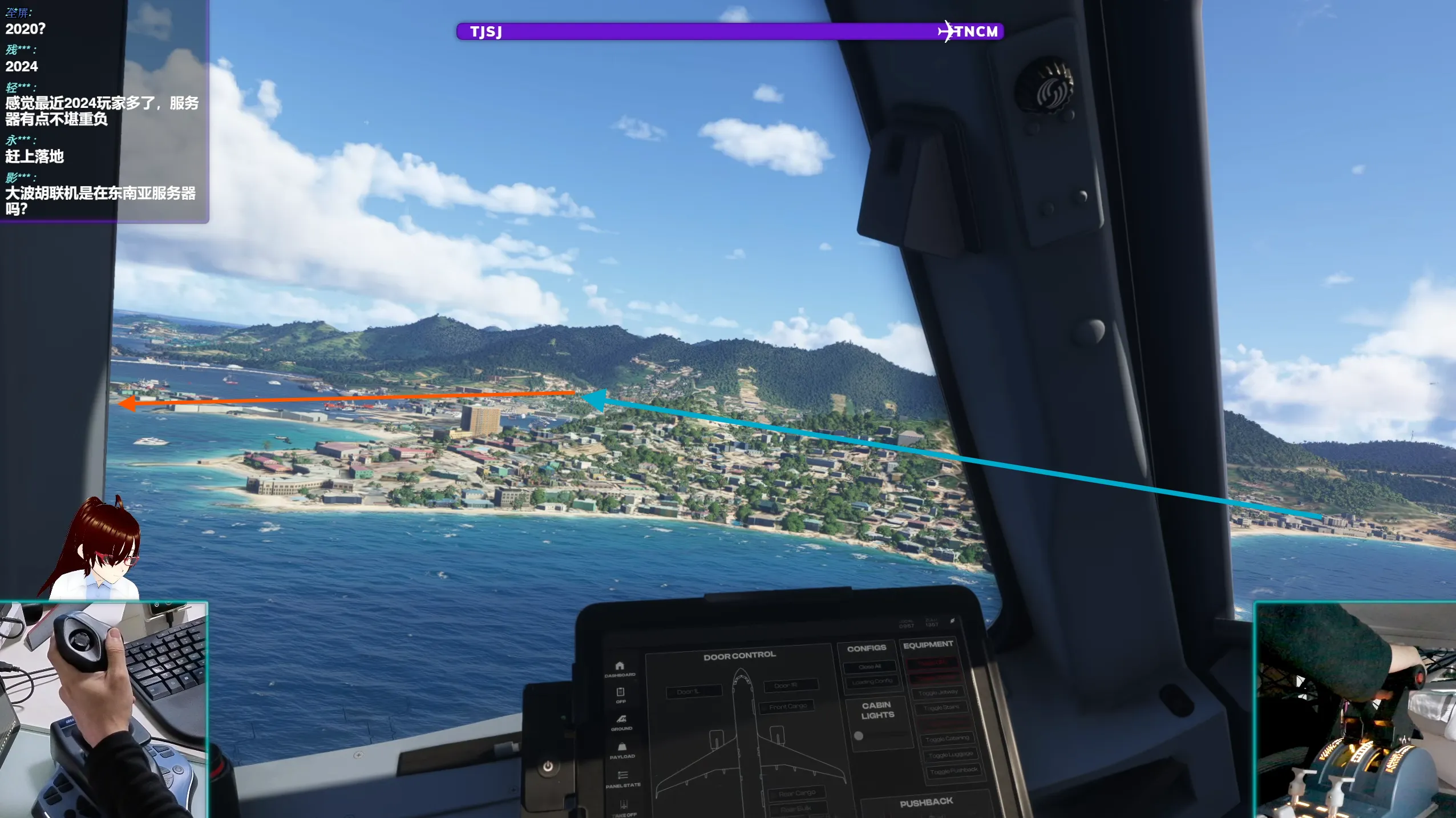Open the Payload page on the EFB

pos(622,747)
